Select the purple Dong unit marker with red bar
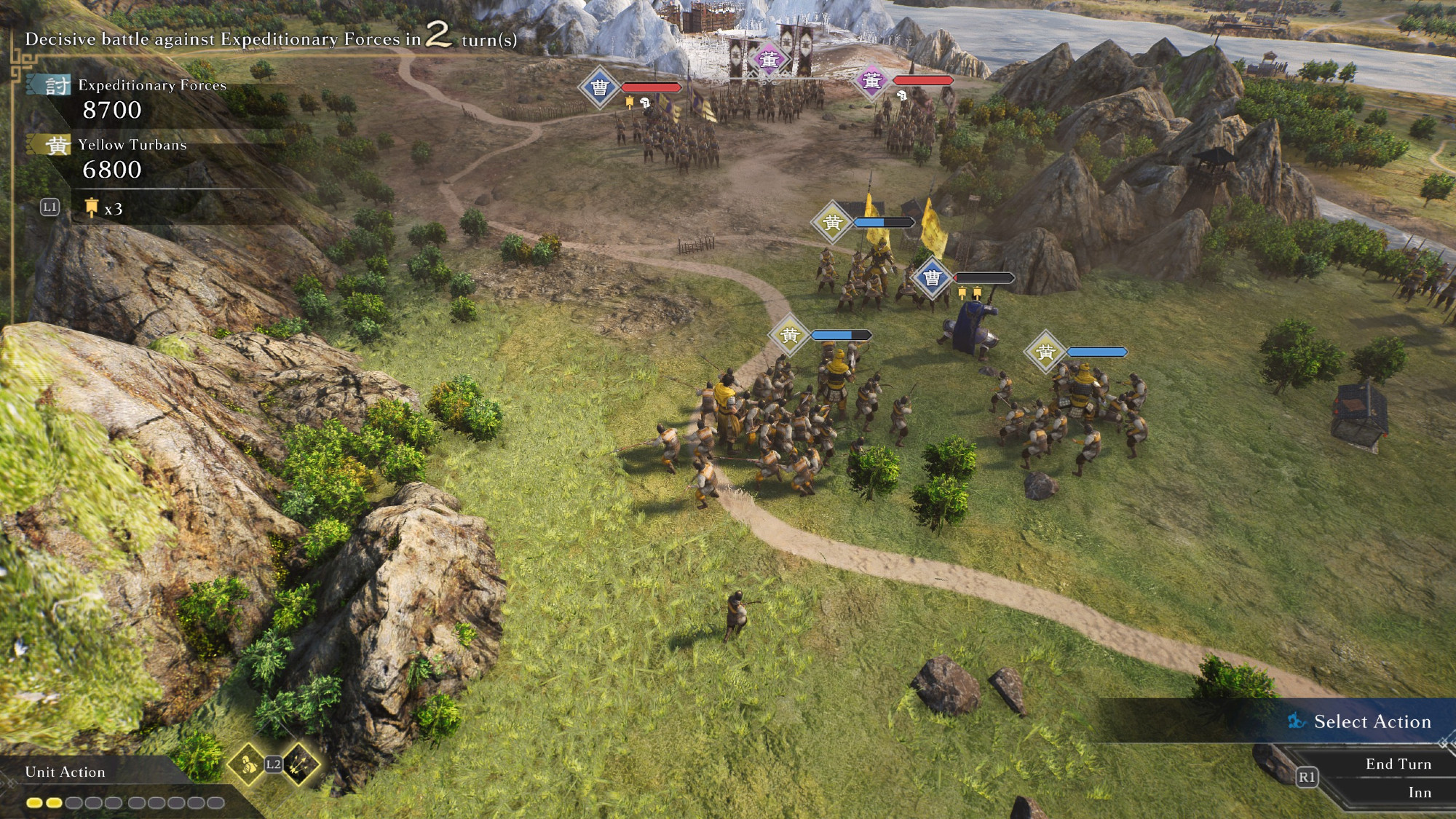 click(x=872, y=81)
